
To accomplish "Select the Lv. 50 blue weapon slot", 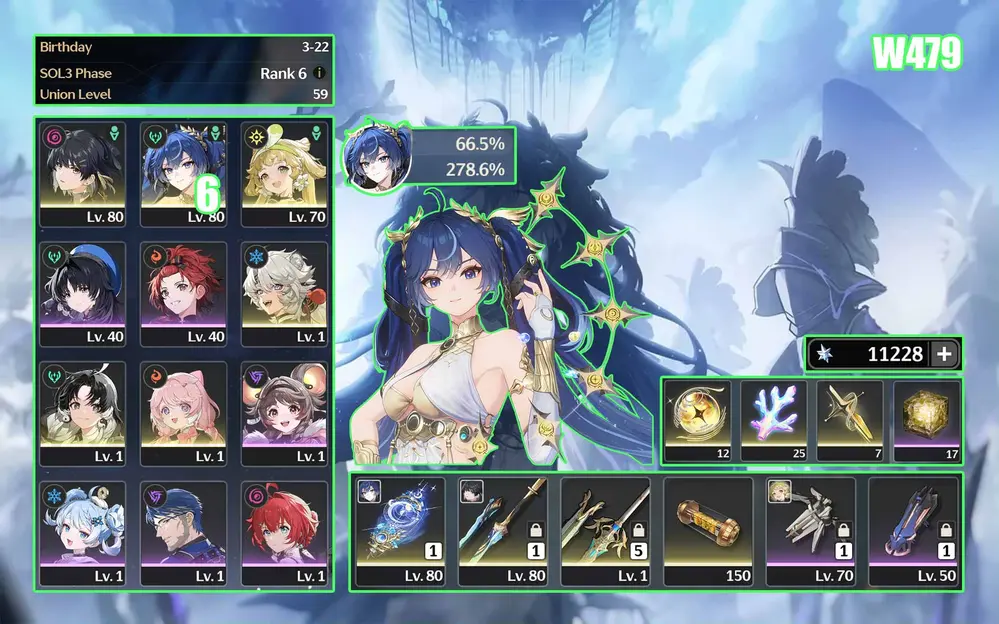I will click(912, 531).
